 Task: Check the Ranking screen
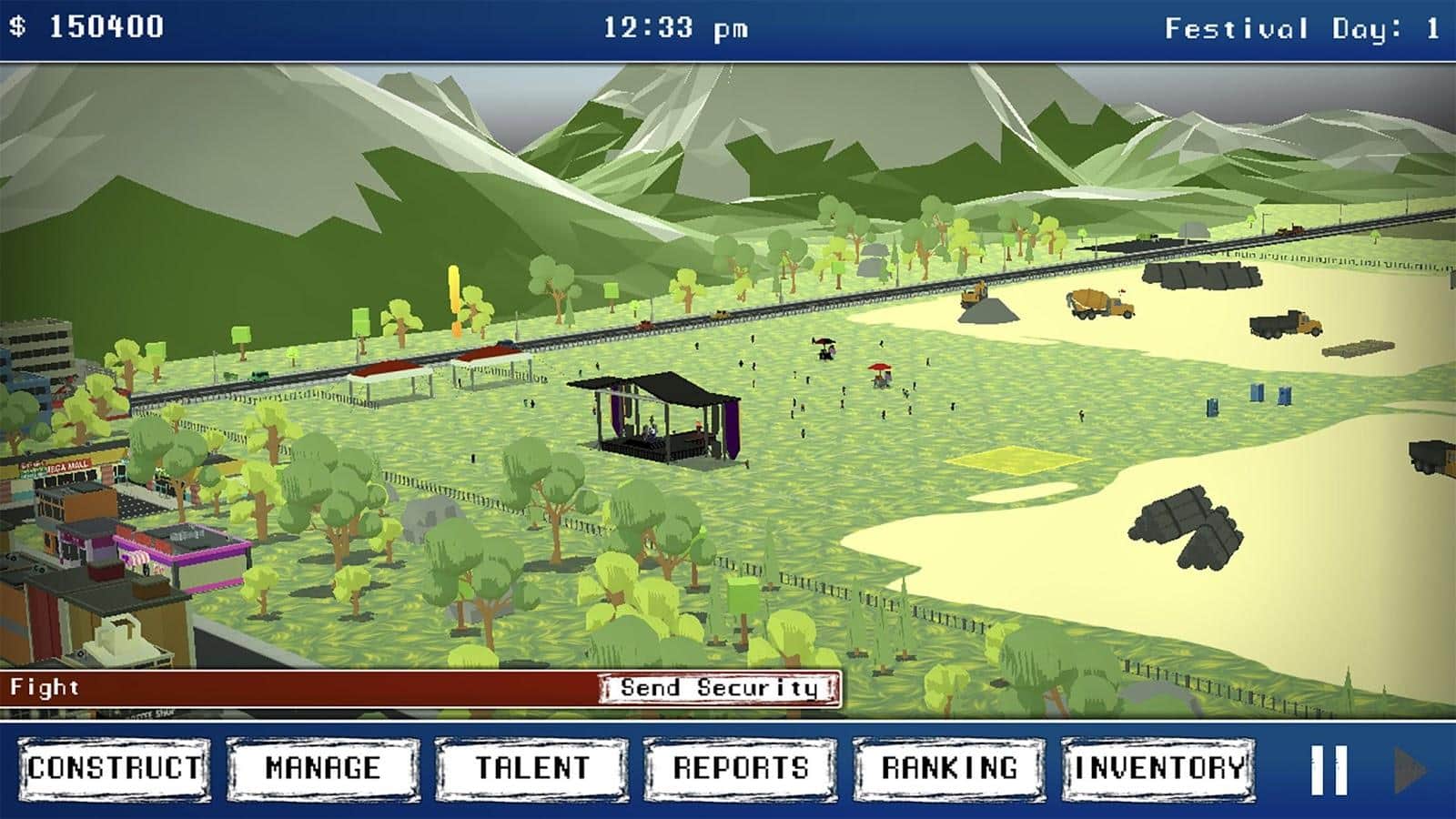(949, 769)
